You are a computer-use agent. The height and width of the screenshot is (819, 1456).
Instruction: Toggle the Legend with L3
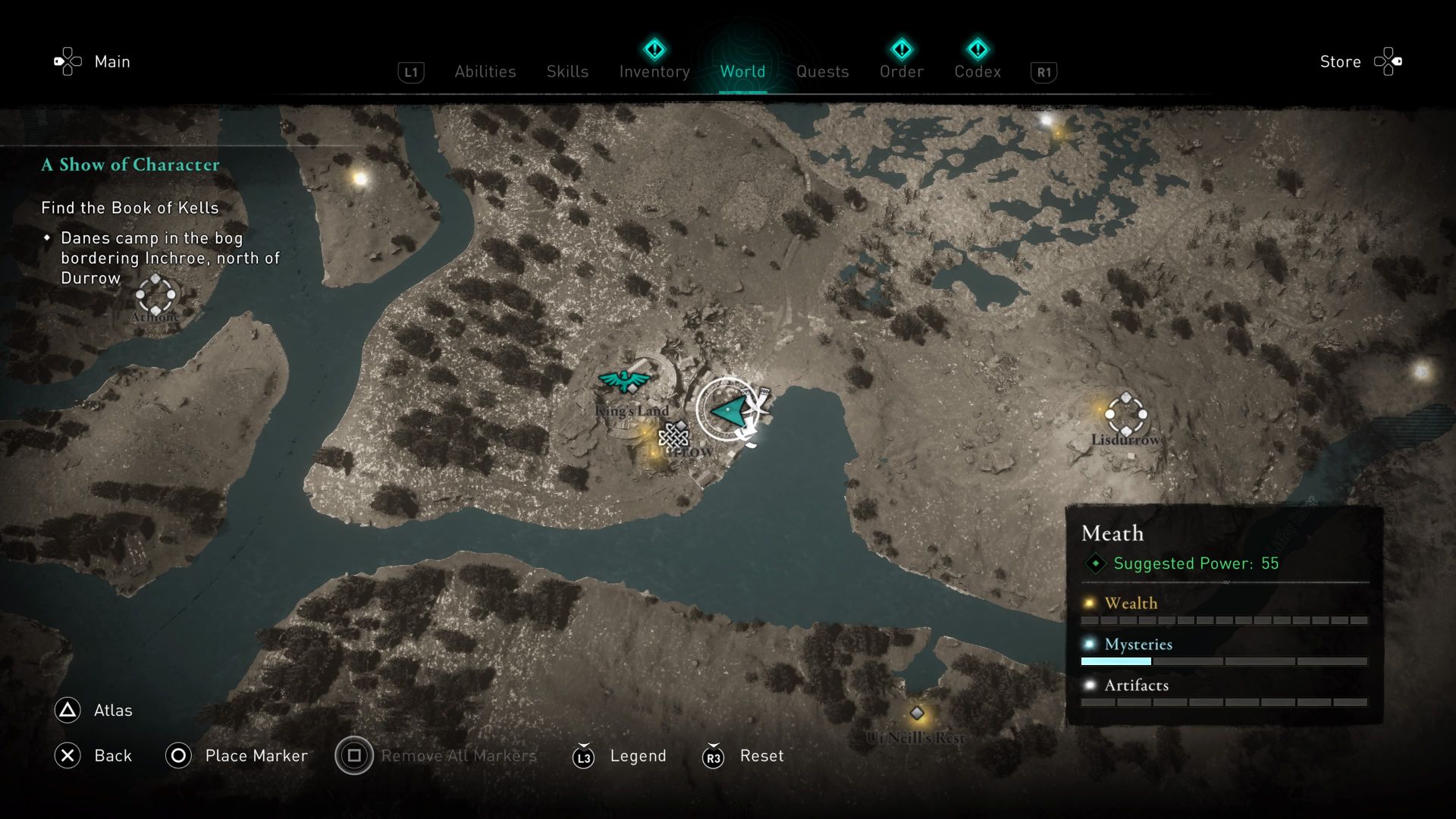click(582, 756)
